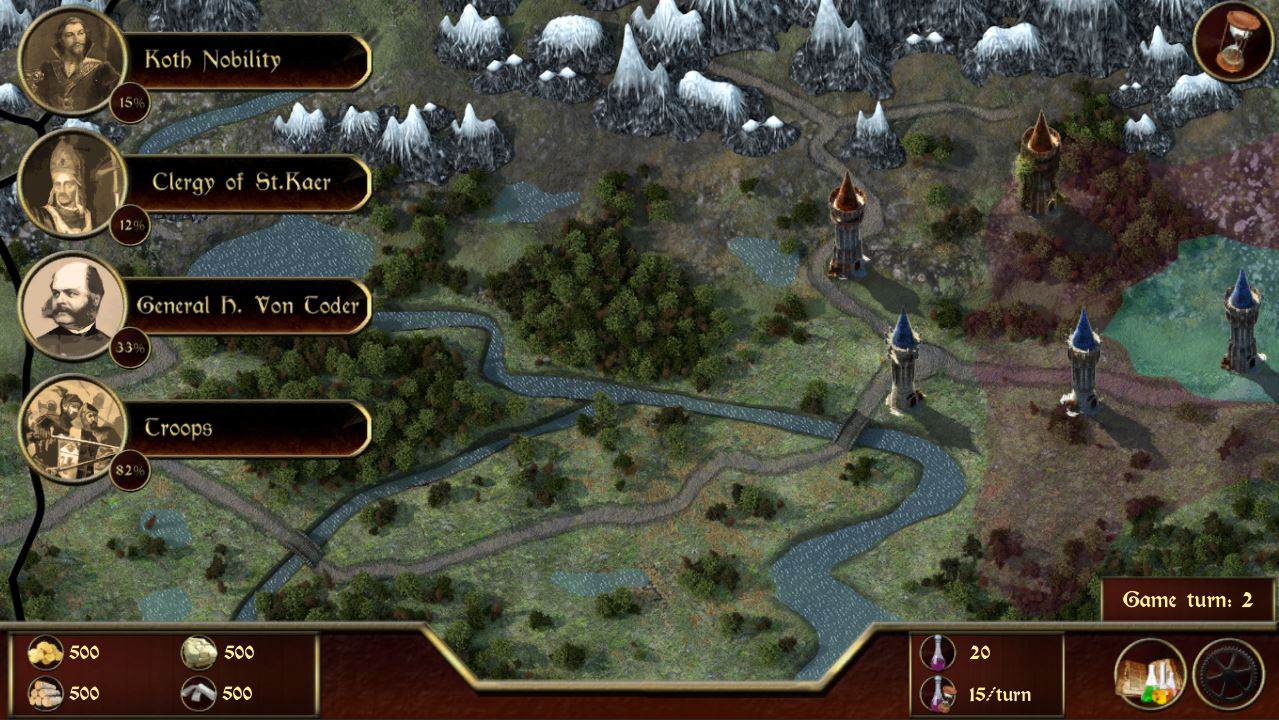Image resolution: width=1279 pixels, height=720 pixels.
Task: Open settings with the gear wheel
Action: 1229,674
